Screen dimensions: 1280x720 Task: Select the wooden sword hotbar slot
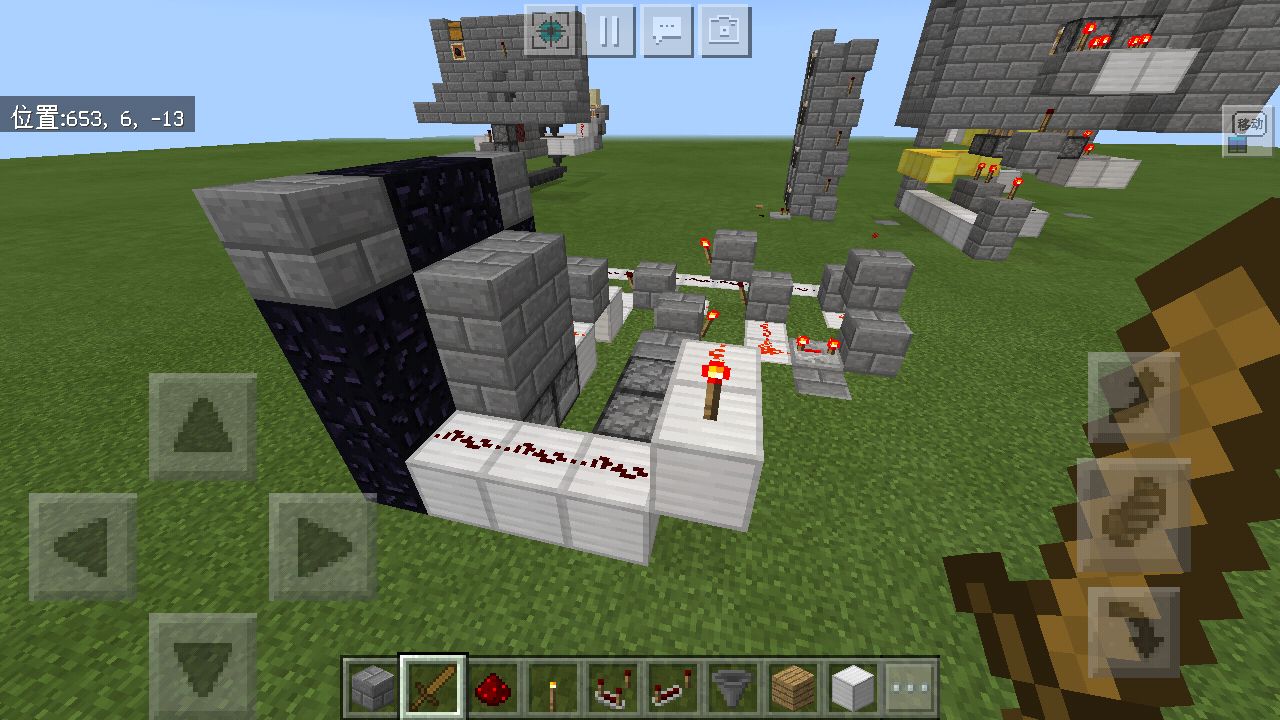coord(433,687)
